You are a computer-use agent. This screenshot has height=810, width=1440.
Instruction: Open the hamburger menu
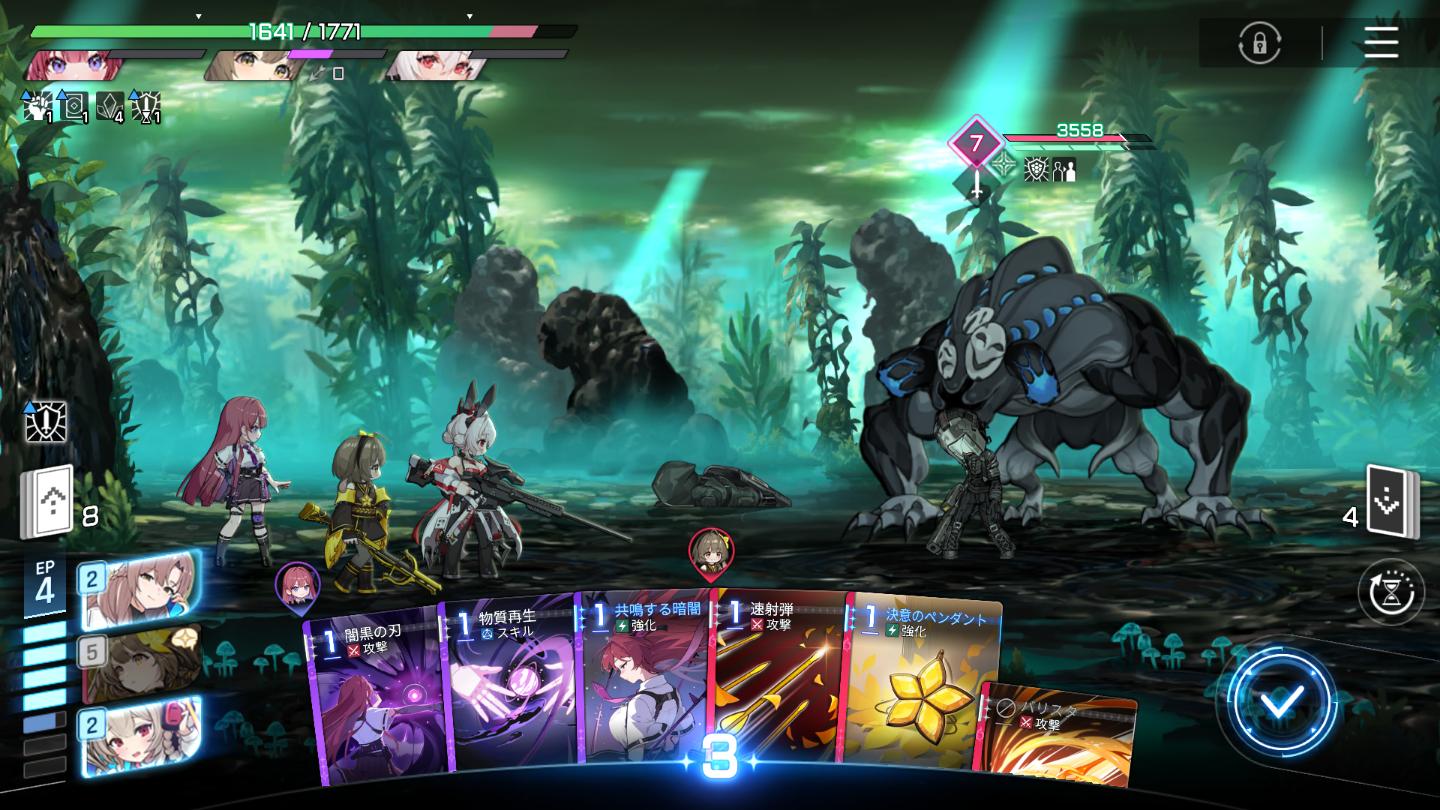coord(1380,42)
